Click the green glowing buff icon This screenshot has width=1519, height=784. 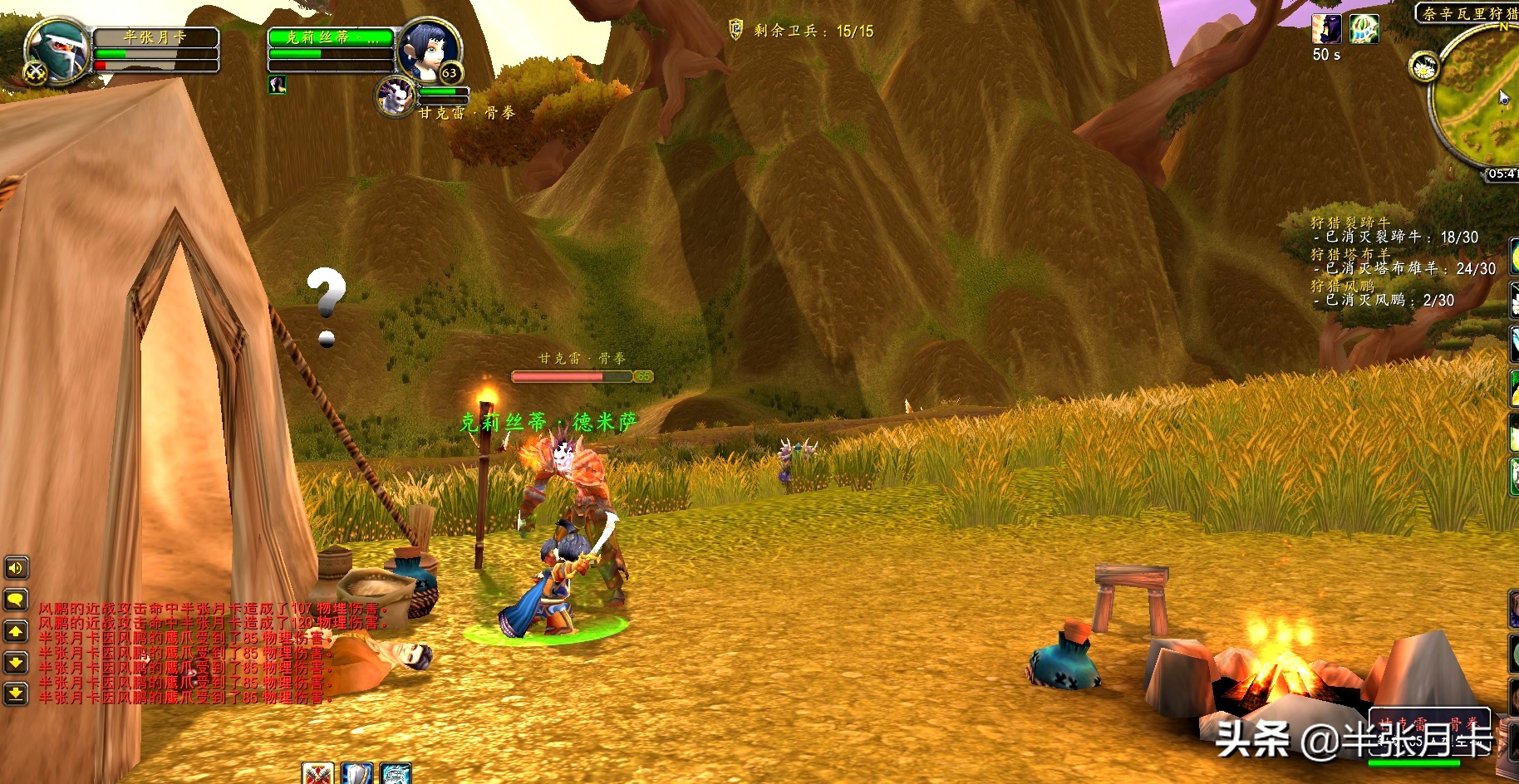tap(1364, 29)
